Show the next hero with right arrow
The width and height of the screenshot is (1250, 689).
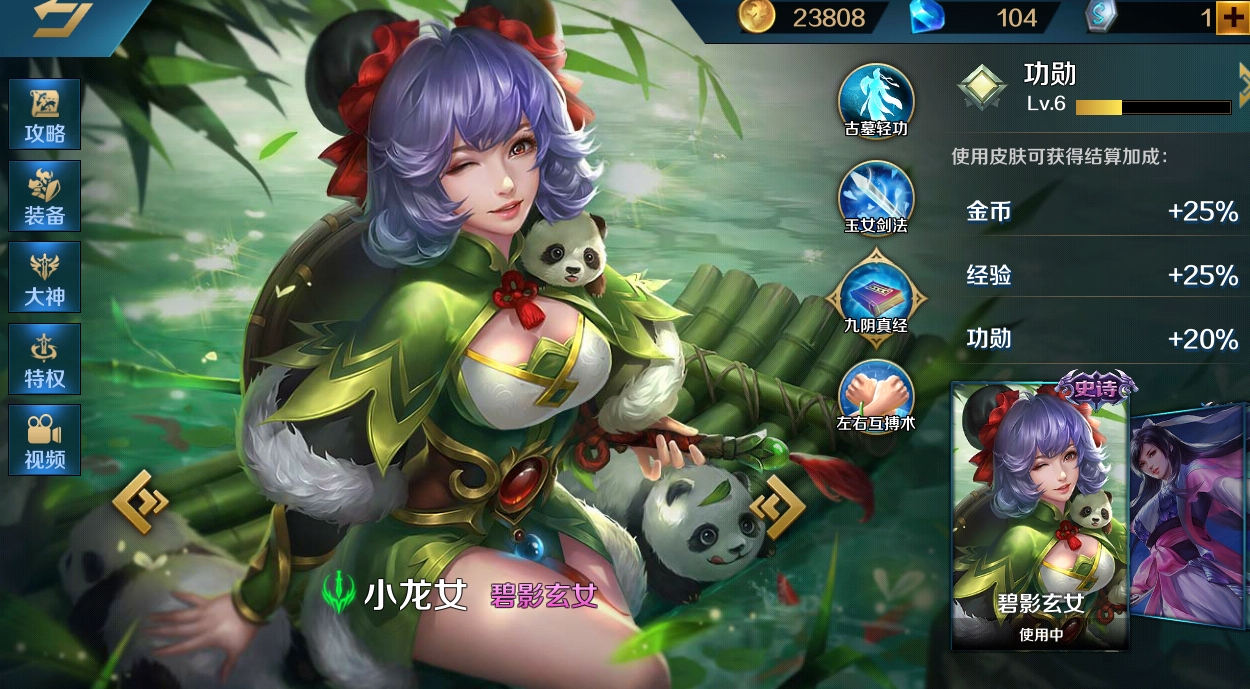point(777,507)
